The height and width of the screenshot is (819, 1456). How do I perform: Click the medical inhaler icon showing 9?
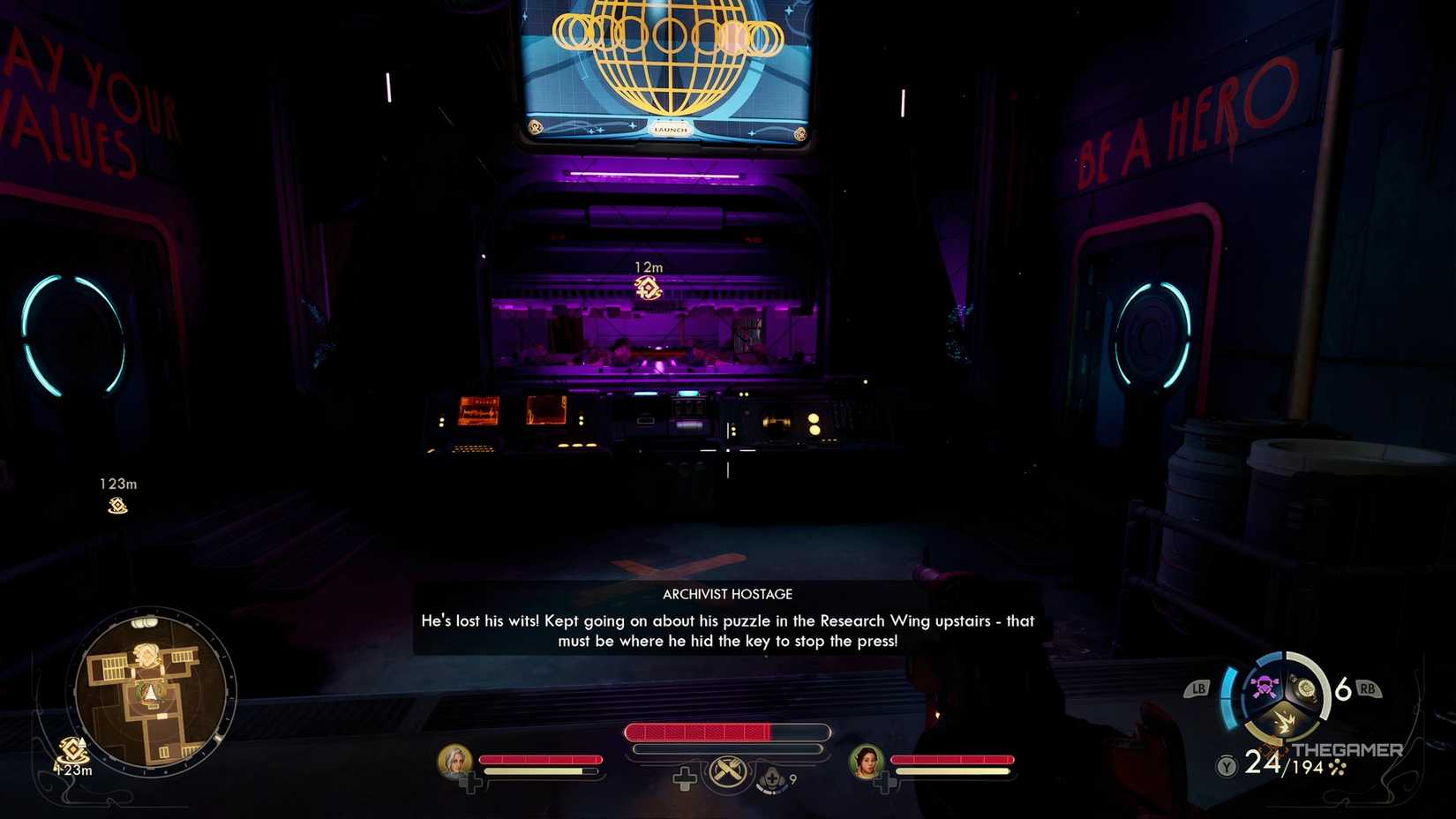[769, 779]
